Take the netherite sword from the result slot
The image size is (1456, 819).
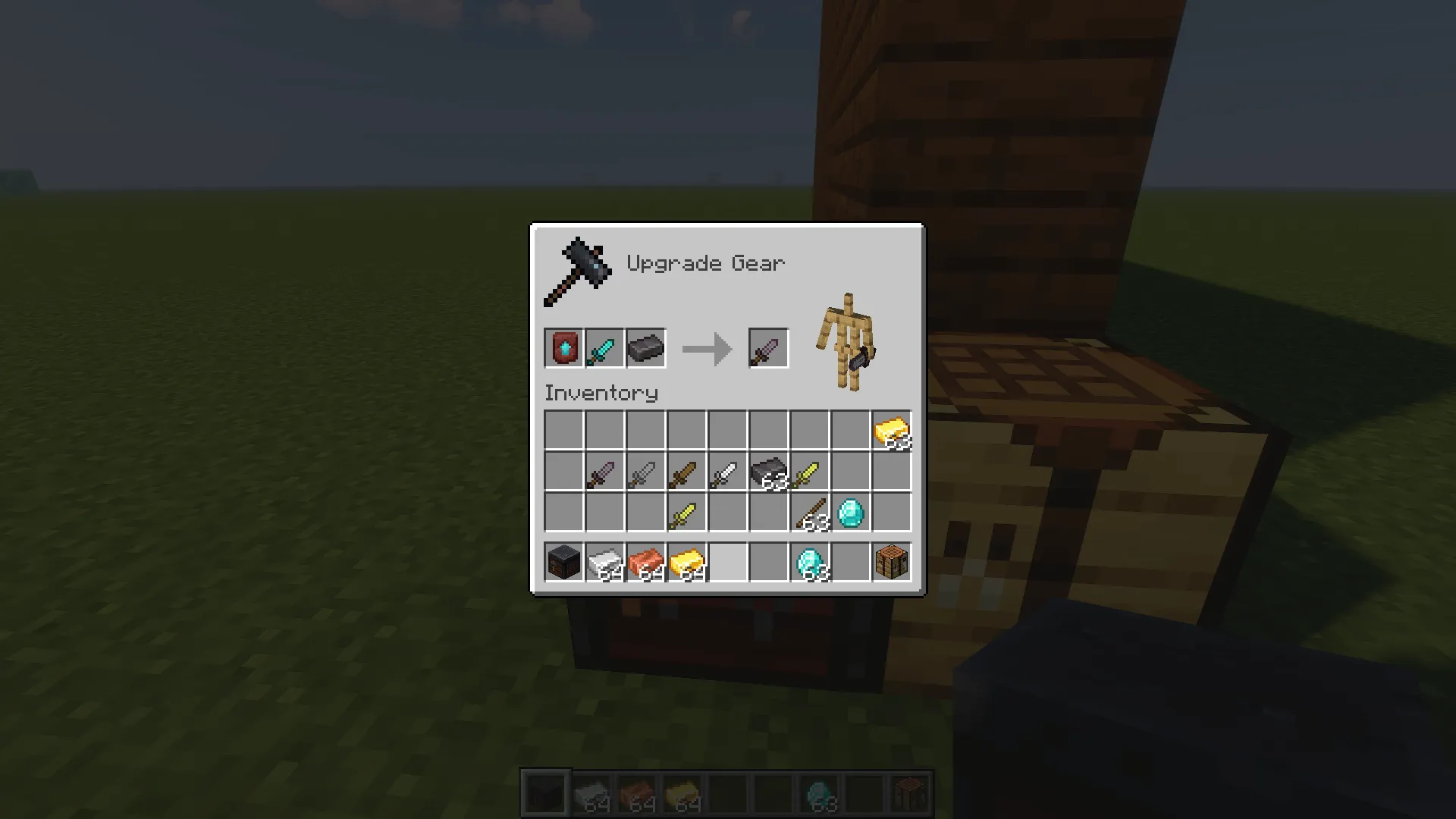767,347
